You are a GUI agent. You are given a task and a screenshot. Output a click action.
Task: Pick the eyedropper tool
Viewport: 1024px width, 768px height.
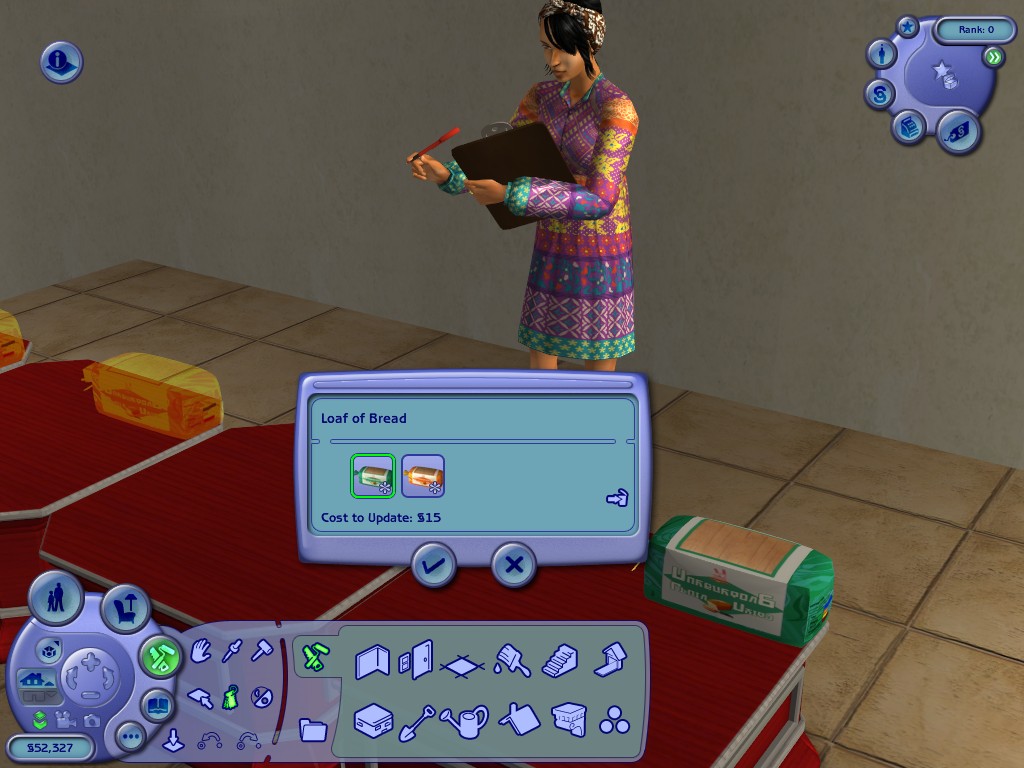232,653
